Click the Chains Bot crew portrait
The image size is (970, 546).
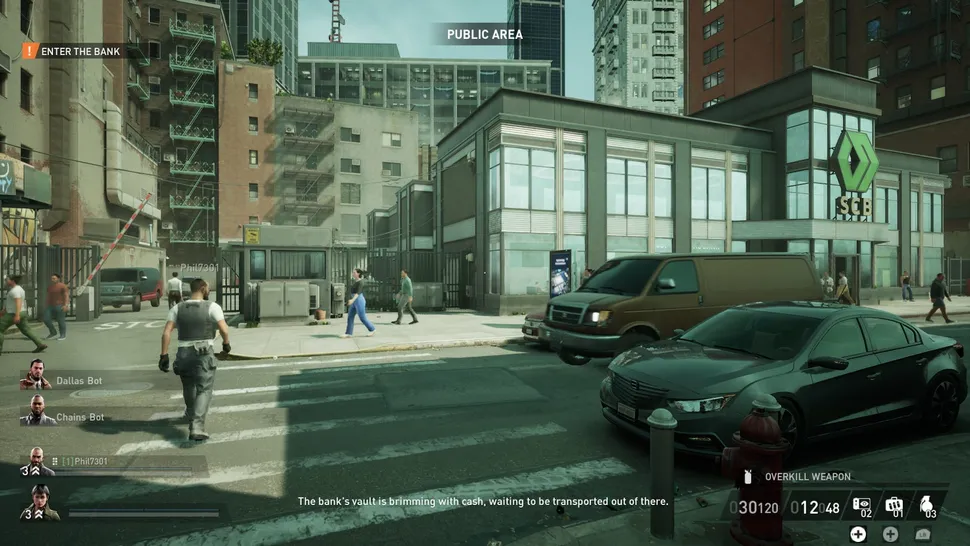(36, 411)
